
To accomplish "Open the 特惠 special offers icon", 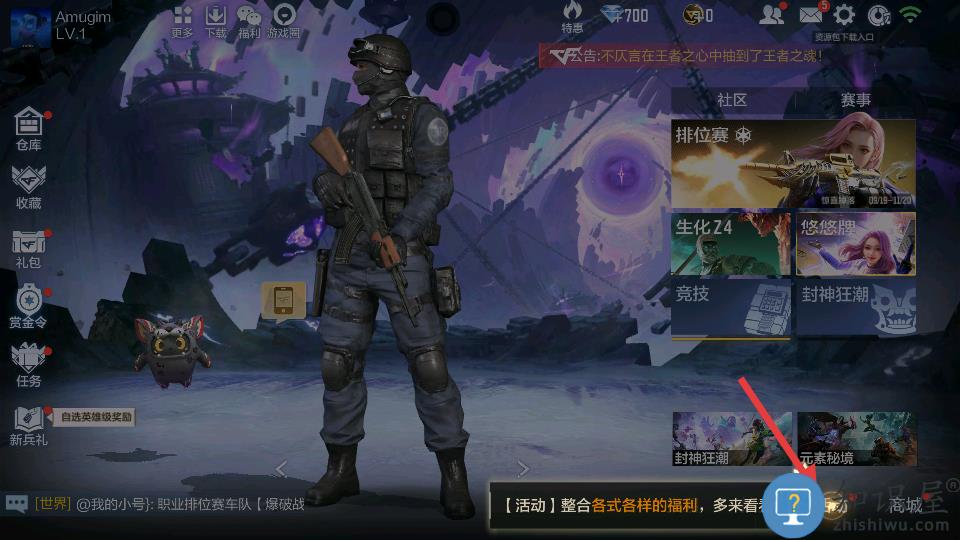I will click(x=572, y=17).
